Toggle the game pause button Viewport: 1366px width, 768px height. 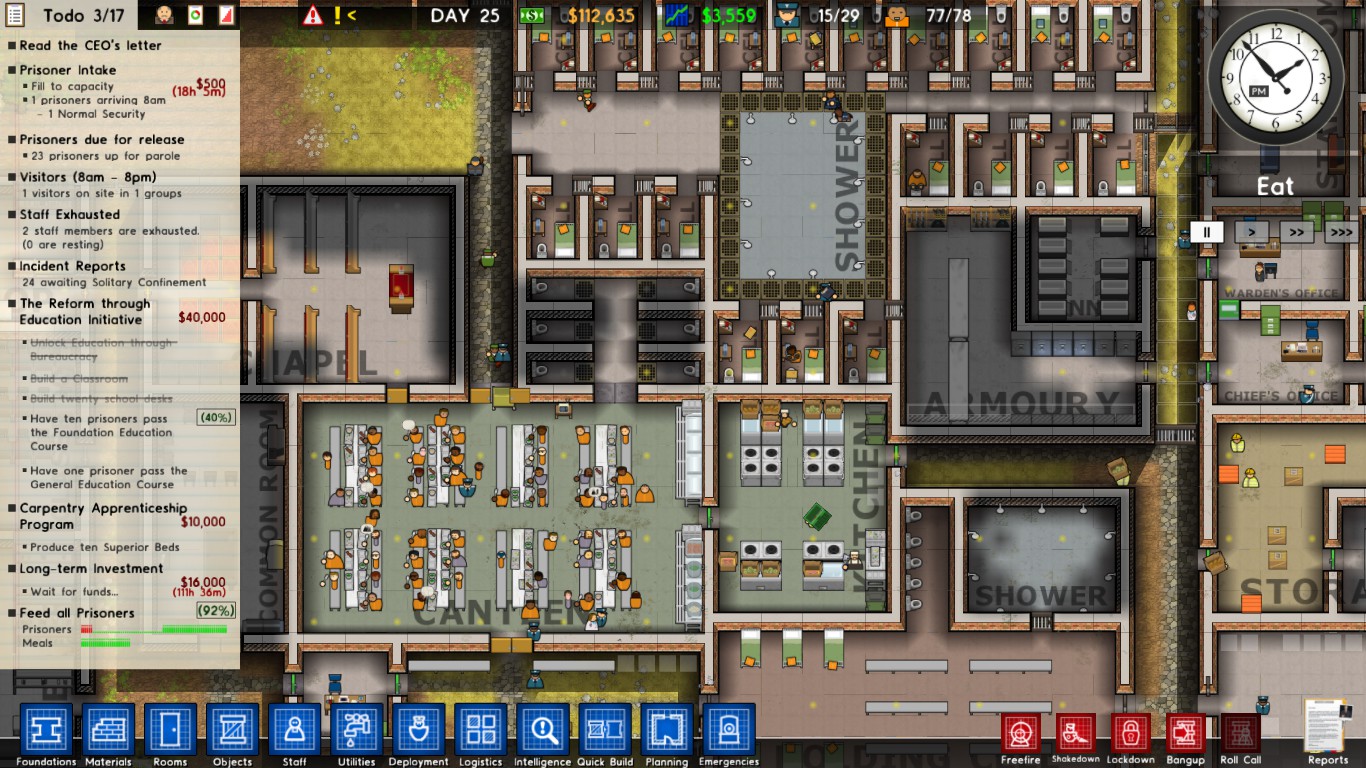[x=1206, y=231]
